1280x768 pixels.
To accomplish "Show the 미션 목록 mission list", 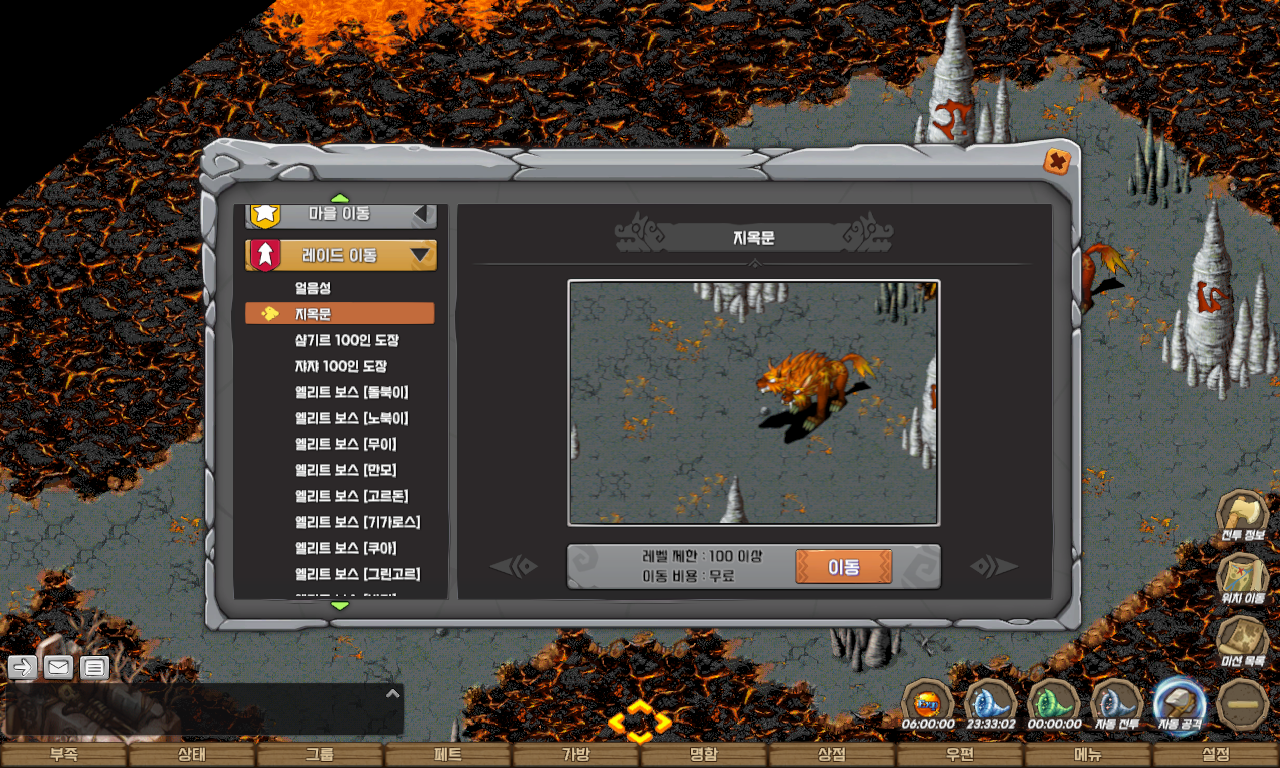I will tap(1242, 640).
